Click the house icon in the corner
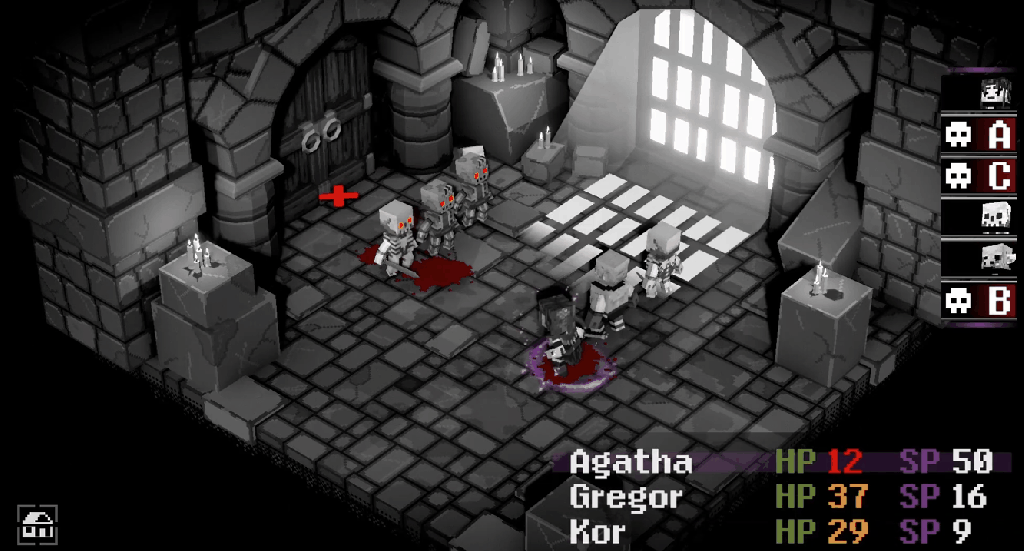 point(37,524)
